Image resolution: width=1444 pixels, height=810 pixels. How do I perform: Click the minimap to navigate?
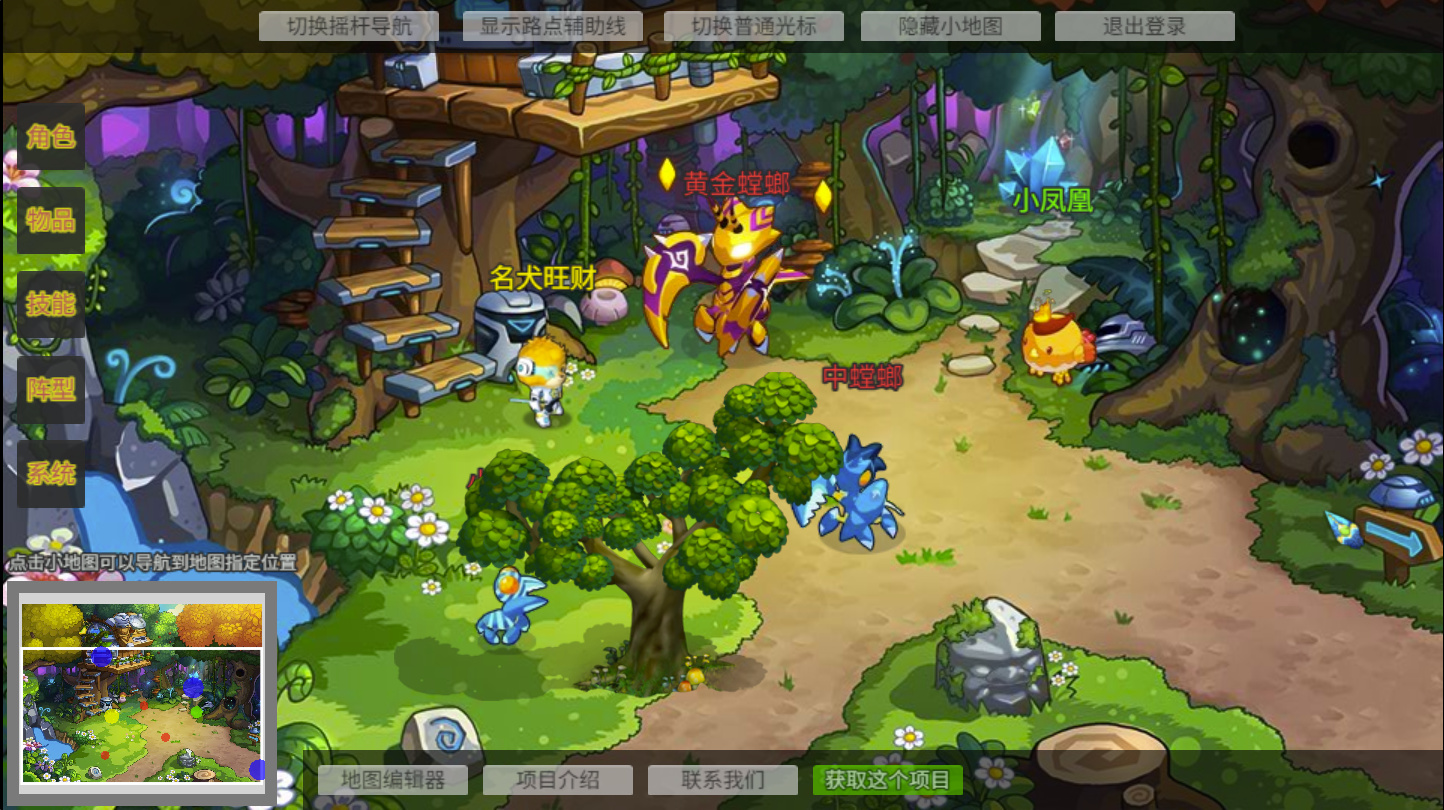click(x=142, y=714)
